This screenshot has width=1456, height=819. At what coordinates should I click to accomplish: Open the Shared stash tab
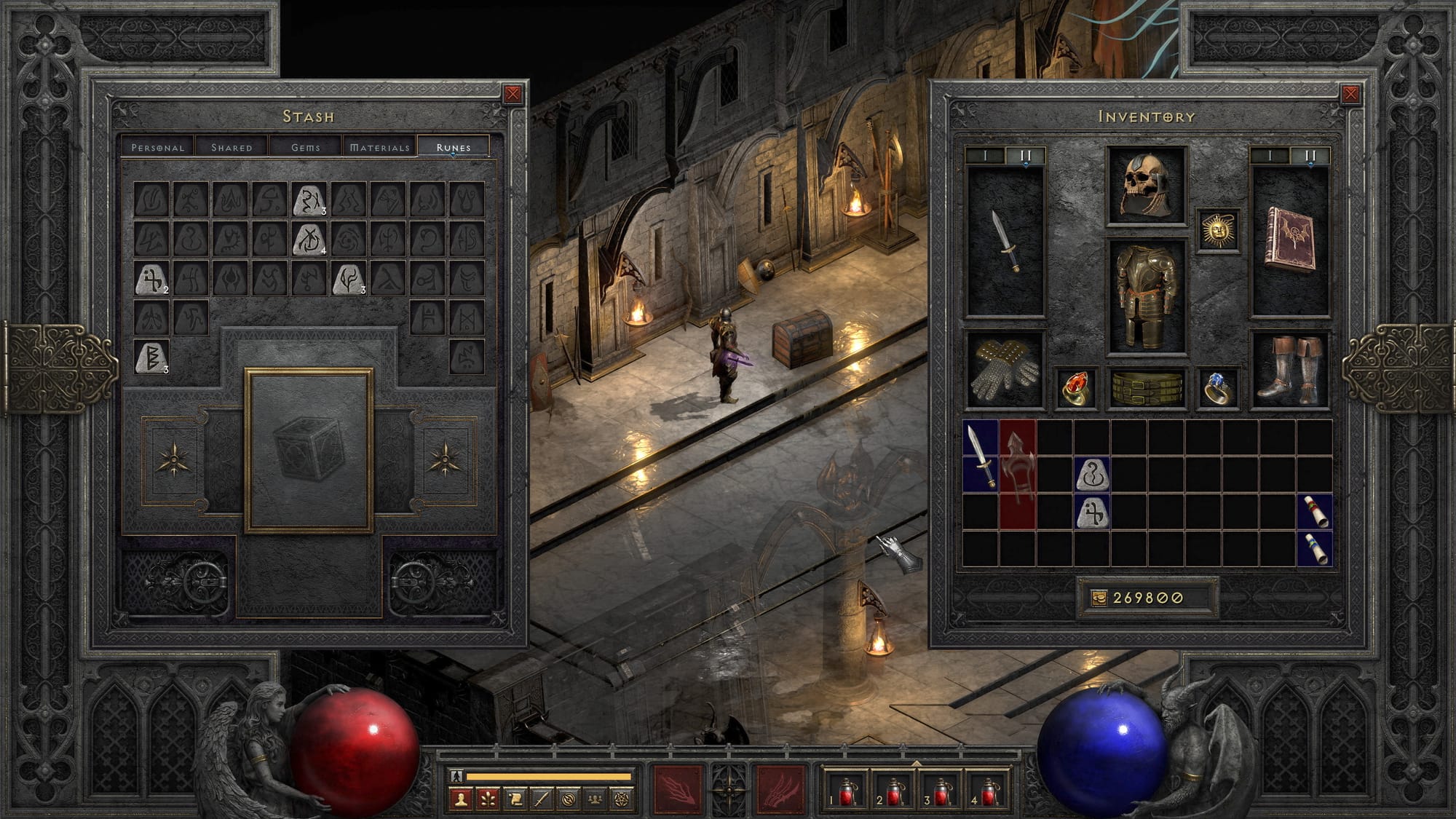pyautogui.click(x=232, y=147)
